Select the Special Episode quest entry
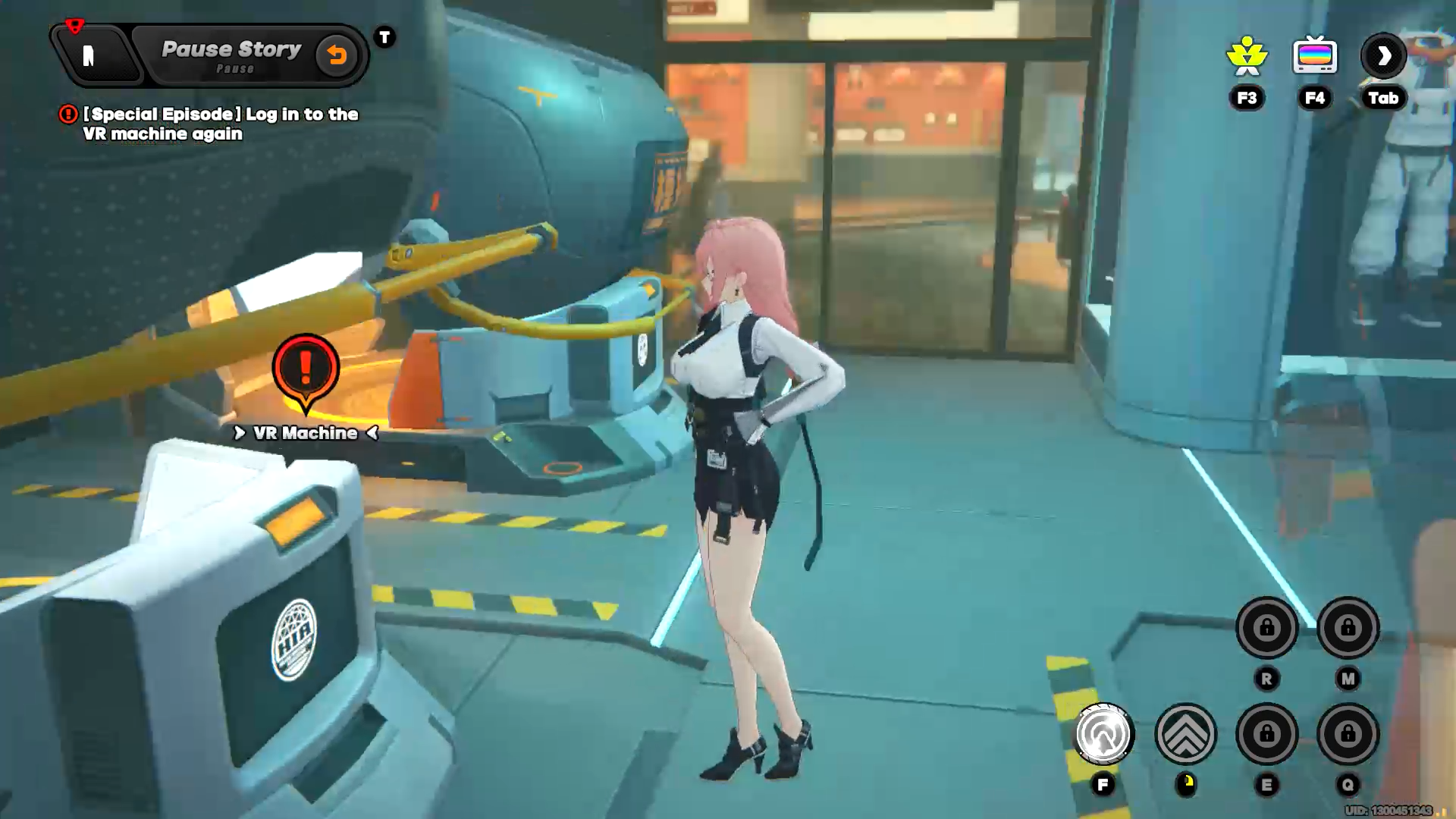The height and width of the screenshot is (819, 1456). (220, 124)
